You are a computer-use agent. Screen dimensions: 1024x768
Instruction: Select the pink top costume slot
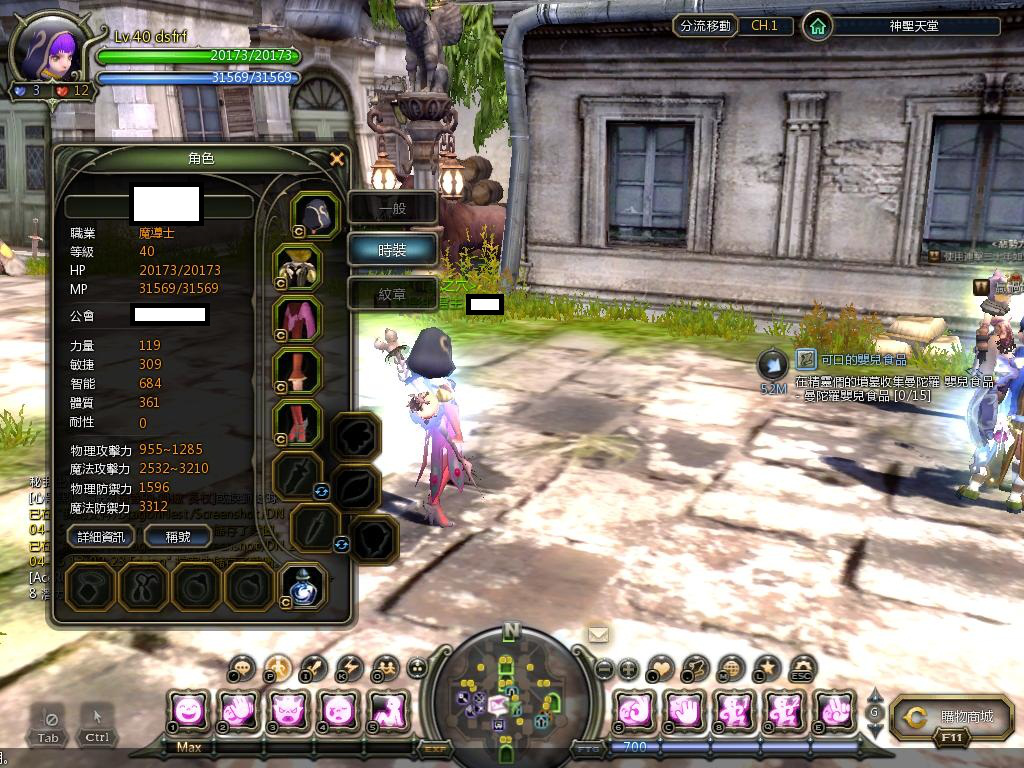[x=298, y=319]
